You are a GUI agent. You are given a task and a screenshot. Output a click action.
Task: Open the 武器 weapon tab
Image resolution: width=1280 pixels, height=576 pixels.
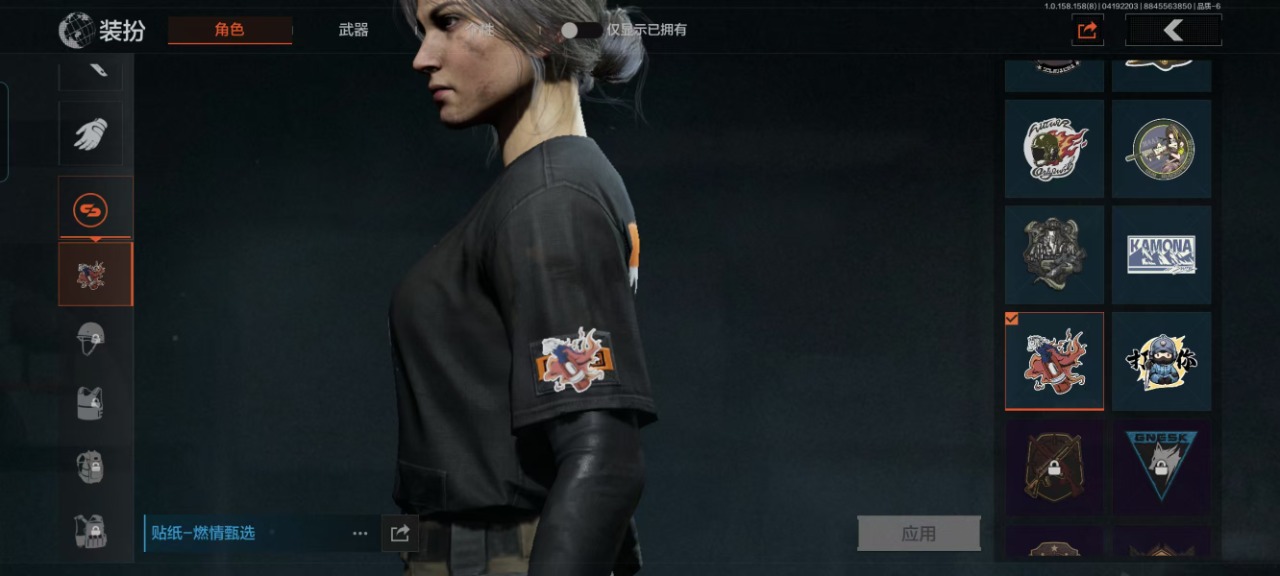(353, 30)
